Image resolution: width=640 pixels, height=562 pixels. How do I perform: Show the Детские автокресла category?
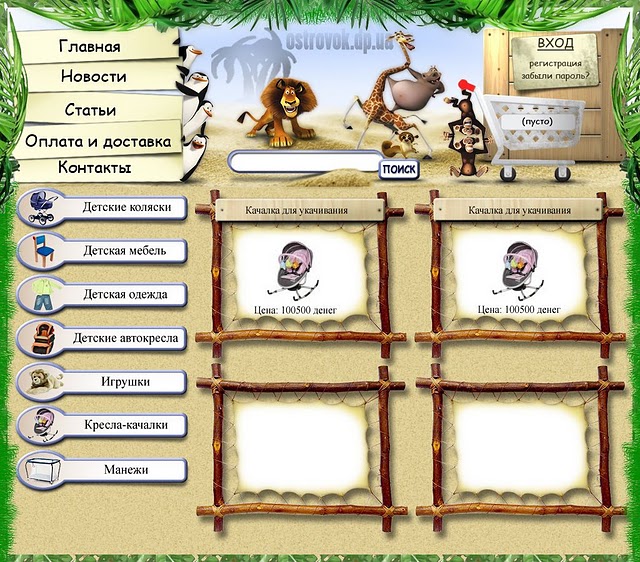coord(125,338)
